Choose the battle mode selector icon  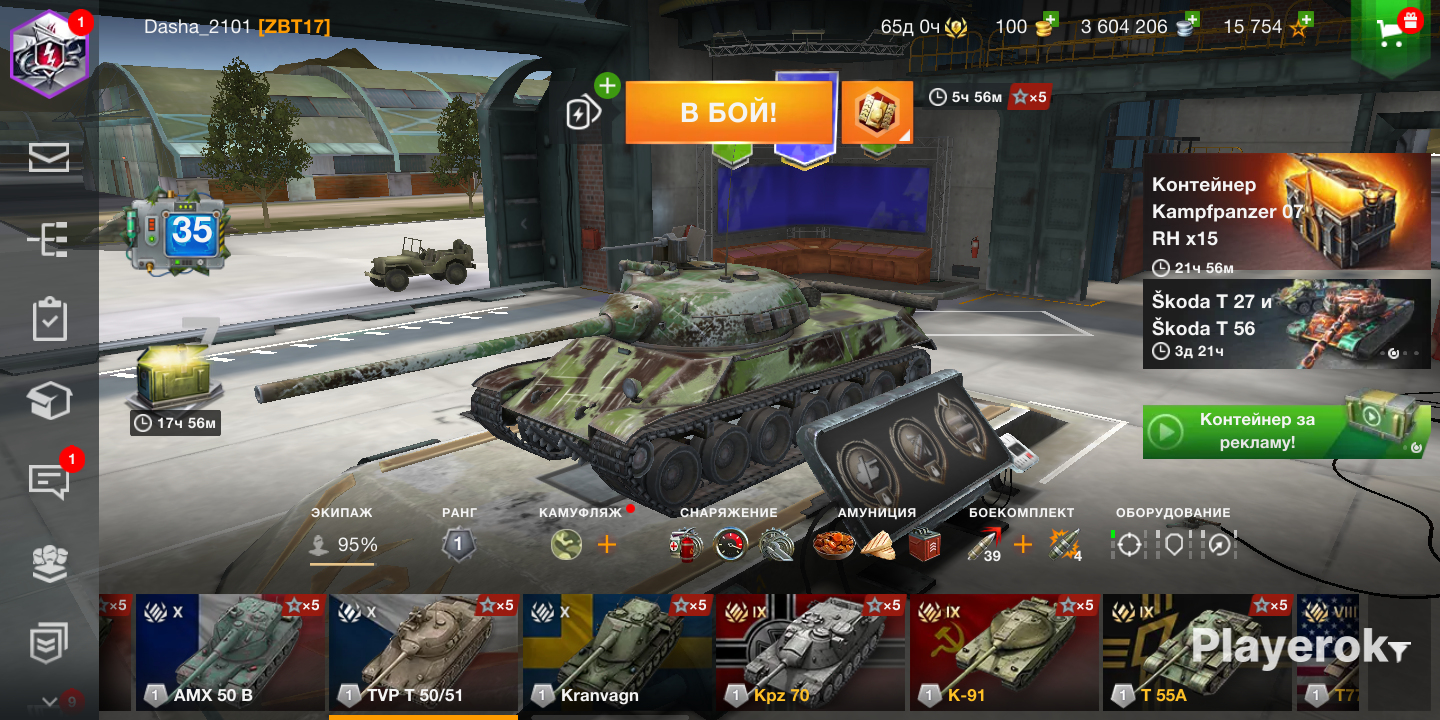[877, 113]
